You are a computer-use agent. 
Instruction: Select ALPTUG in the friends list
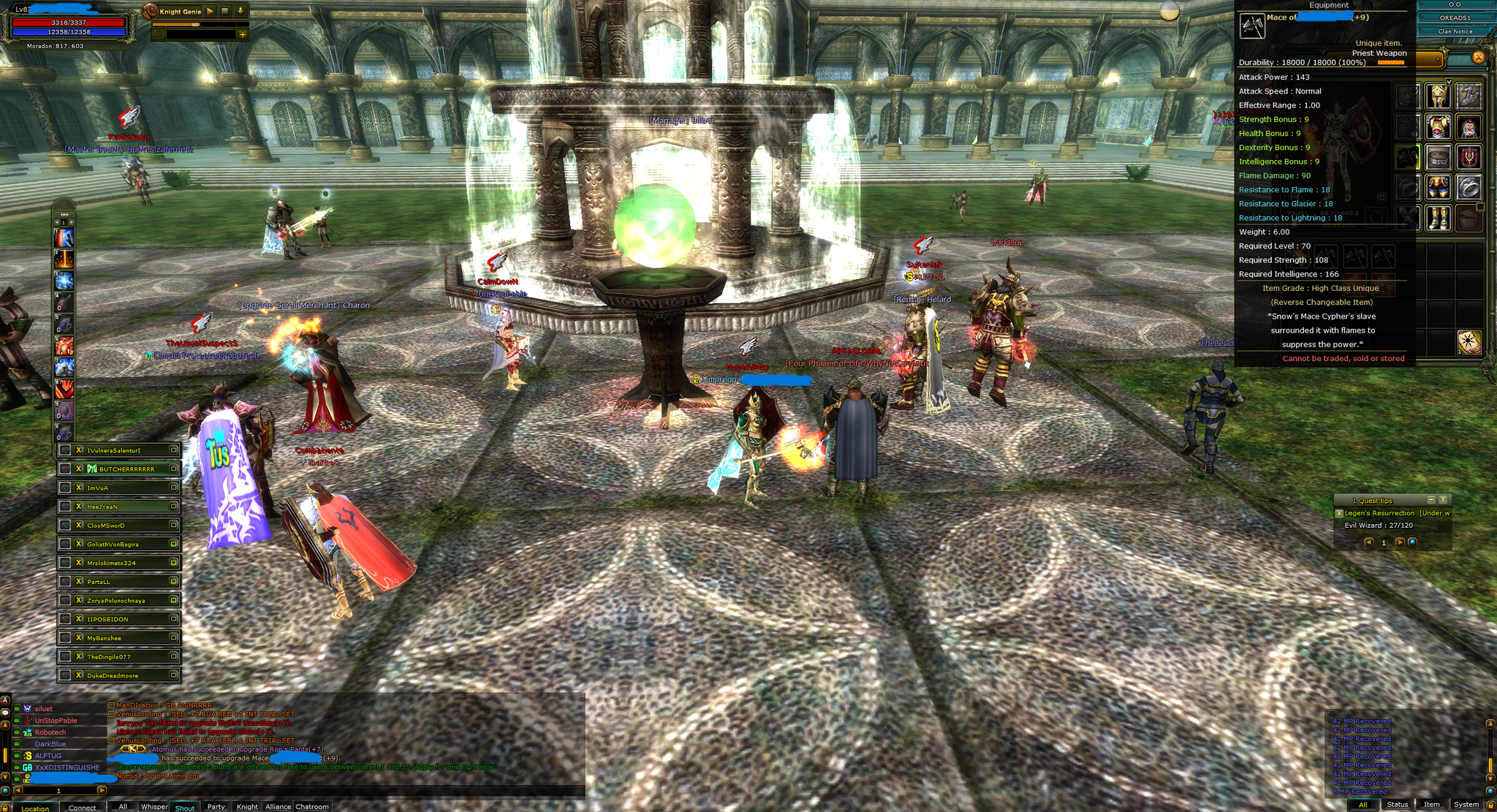coord(48,756)
